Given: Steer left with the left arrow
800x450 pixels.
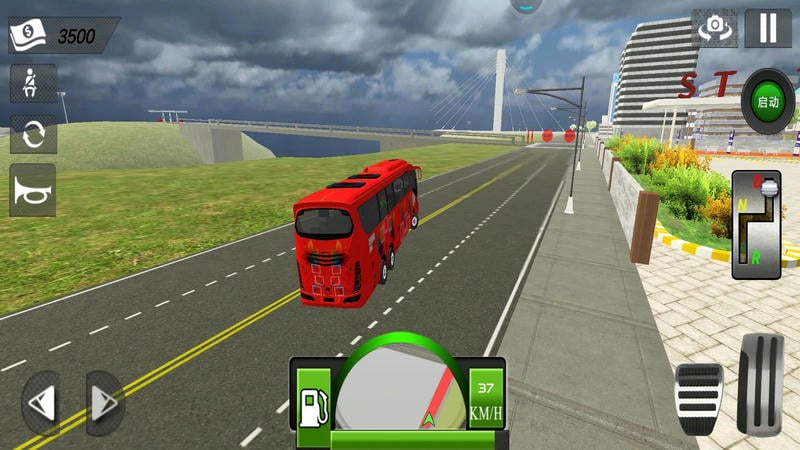Looking at the screenshot, I should 42,404.
